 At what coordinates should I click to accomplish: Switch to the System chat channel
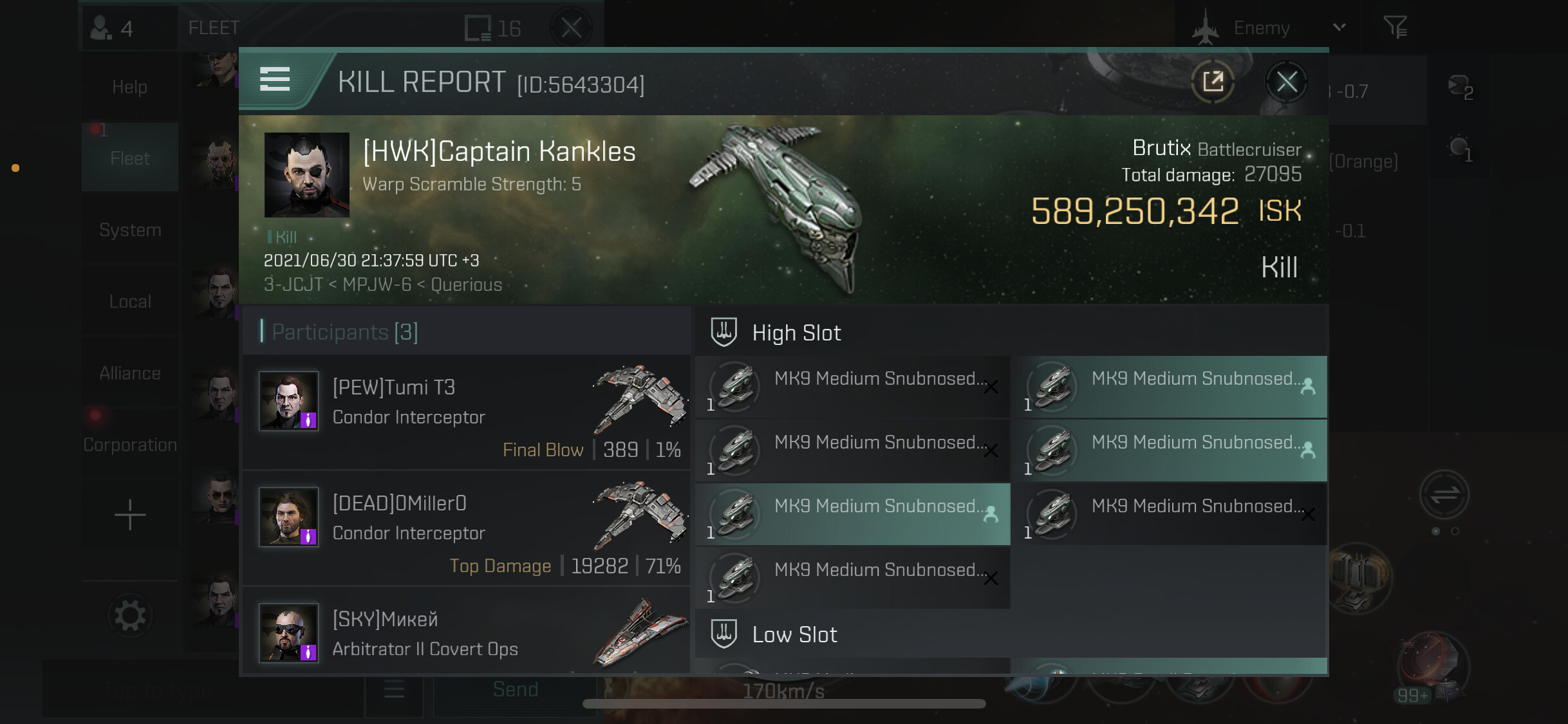pos(130,230)
